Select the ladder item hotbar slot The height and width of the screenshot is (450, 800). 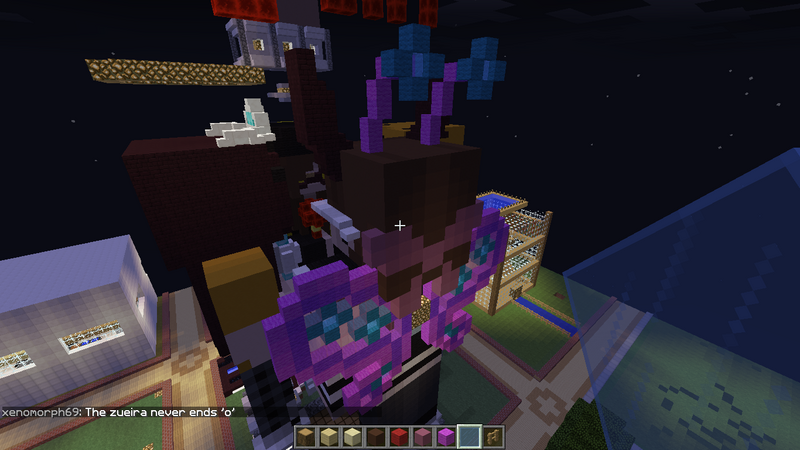coord(494,436)
